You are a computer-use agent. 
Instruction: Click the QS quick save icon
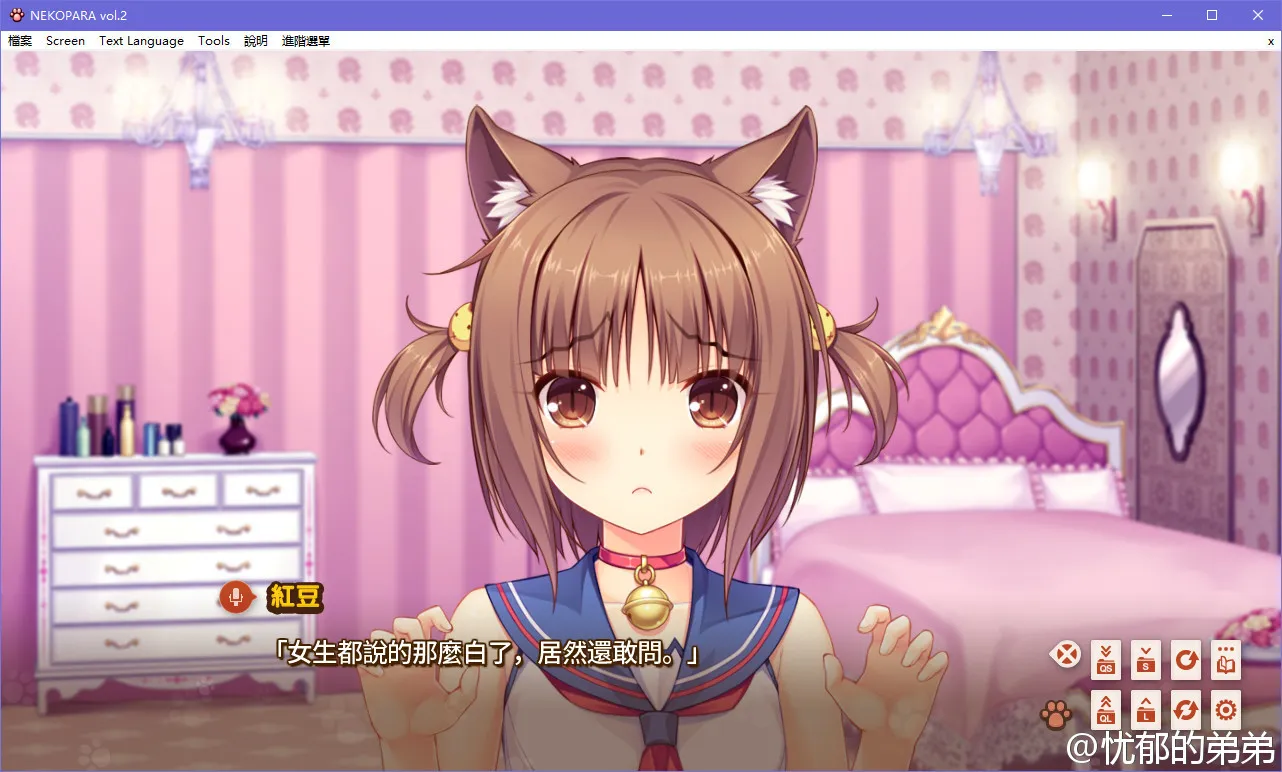[x=1105, y=659]
